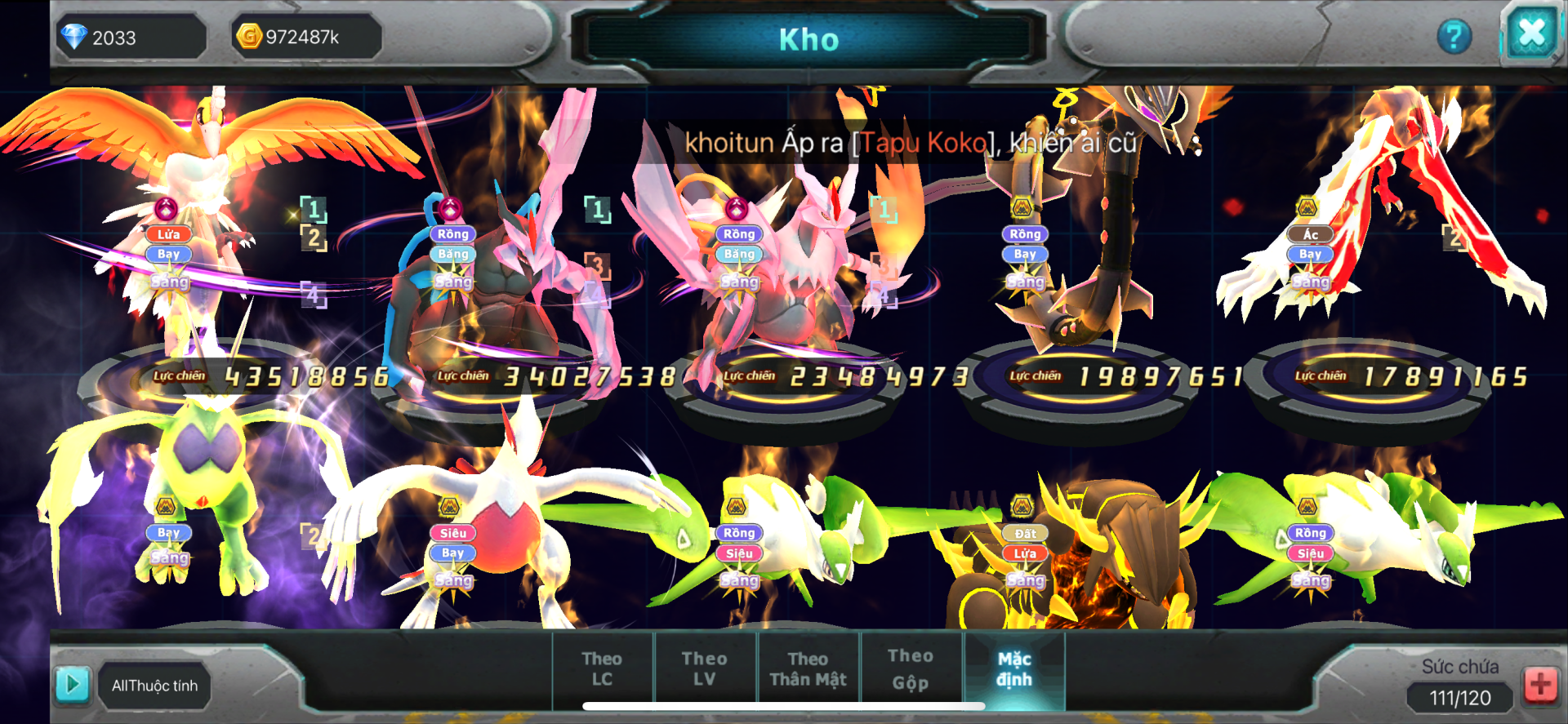Sort by Theo LC

[x=602, y=668]
